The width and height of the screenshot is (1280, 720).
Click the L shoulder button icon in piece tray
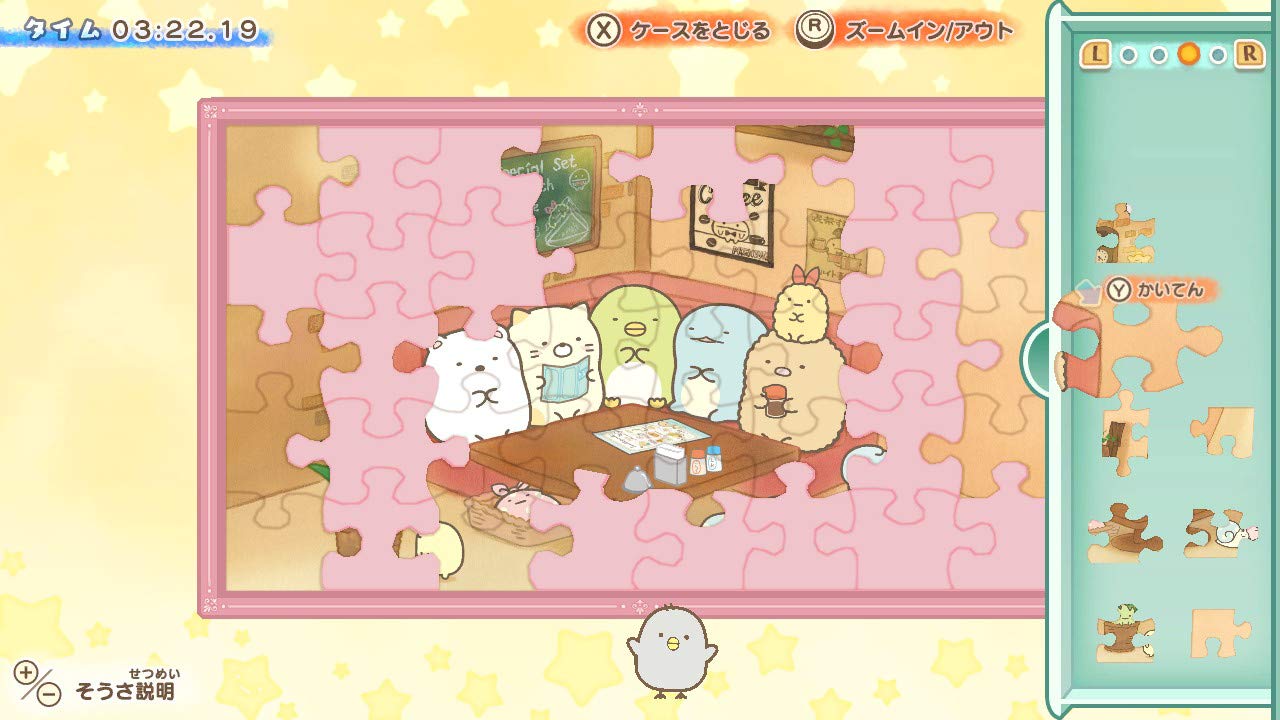(1096, 53)
